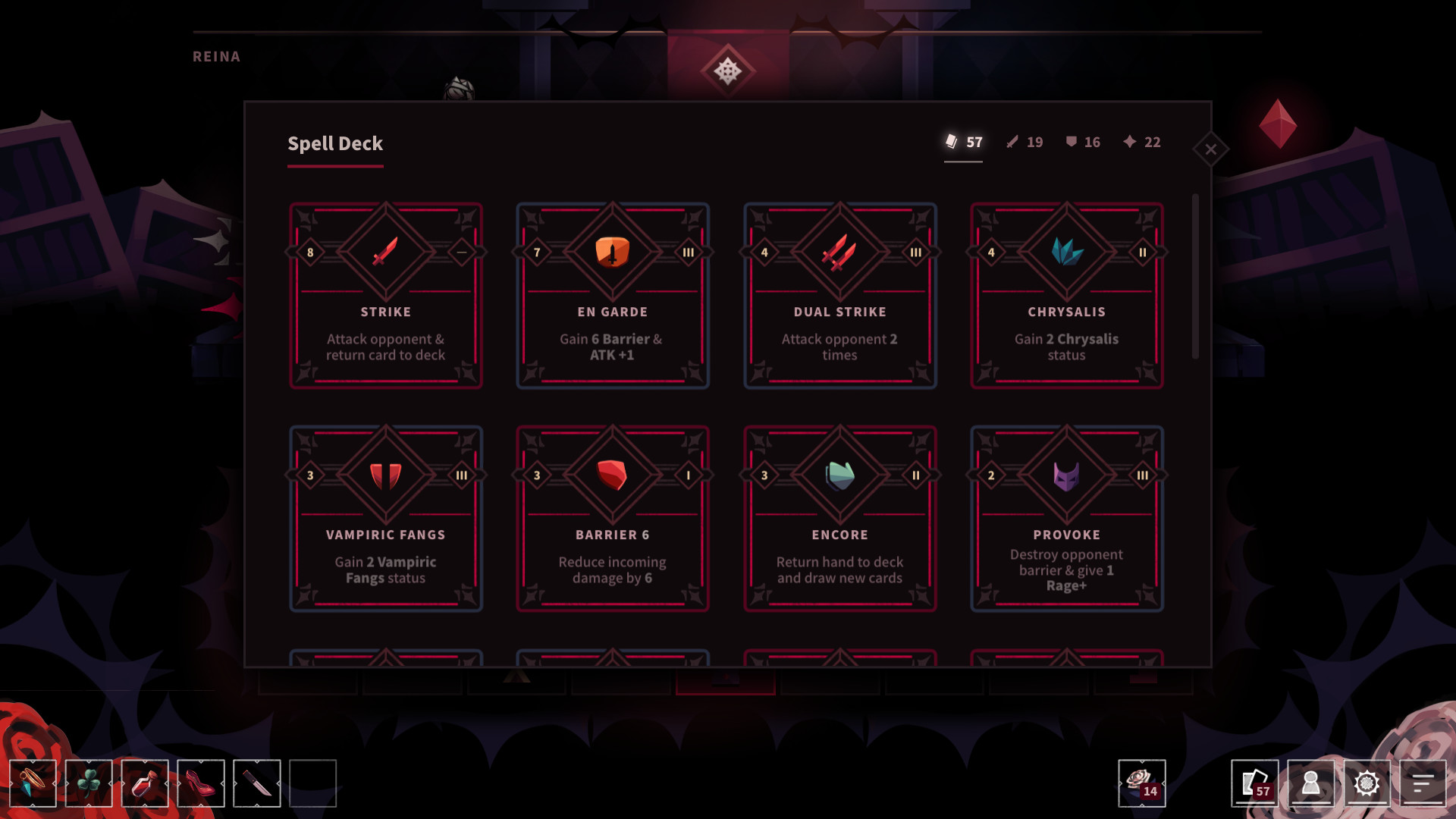Click the empty inventory slot
The image size is (1456, 819).
click(x=313, y=784)
